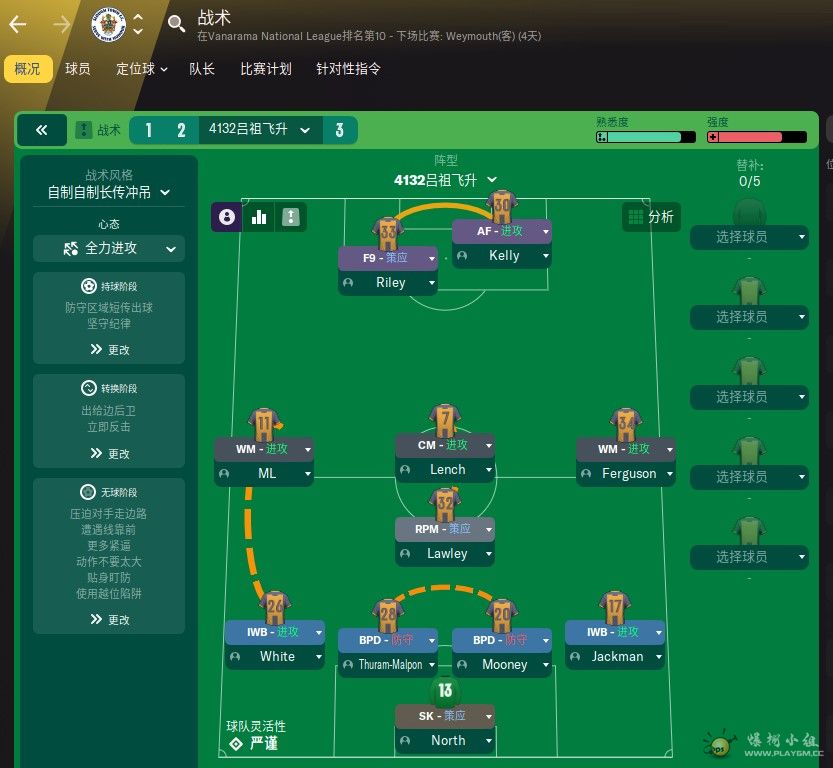Open the 定位球 dropdown tab
This screenshot has height=768, width=833.
click(x=141, y=69)
